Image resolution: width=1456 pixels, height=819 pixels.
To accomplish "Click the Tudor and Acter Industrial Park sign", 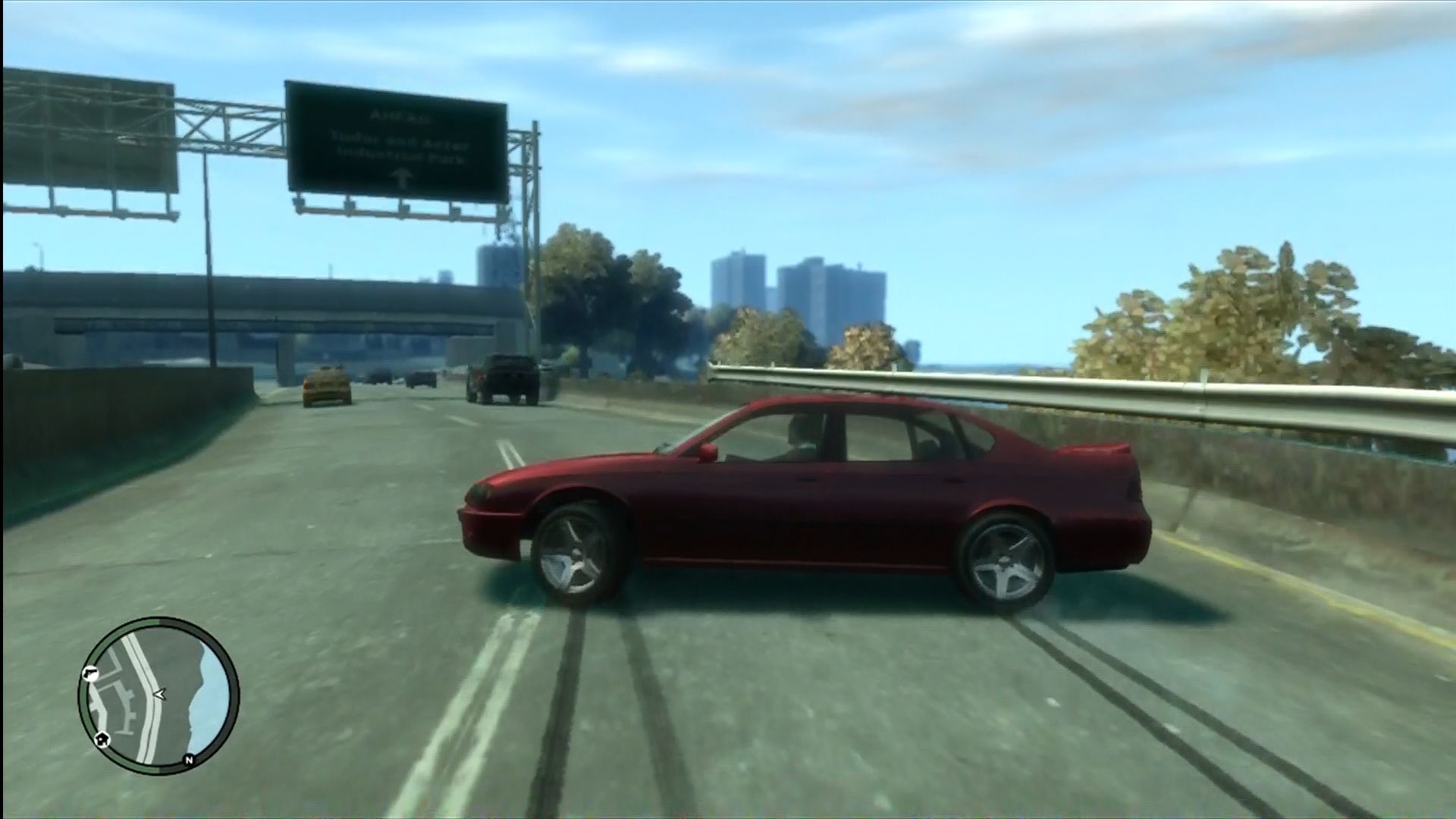I will tap(402, 148).
